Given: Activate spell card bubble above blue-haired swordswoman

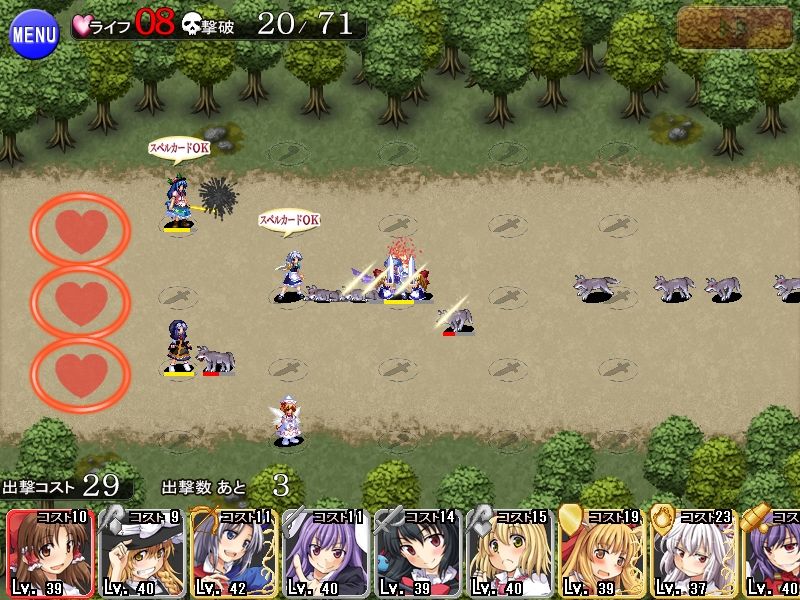Looking at the screenshot, I should pos(179,148).
